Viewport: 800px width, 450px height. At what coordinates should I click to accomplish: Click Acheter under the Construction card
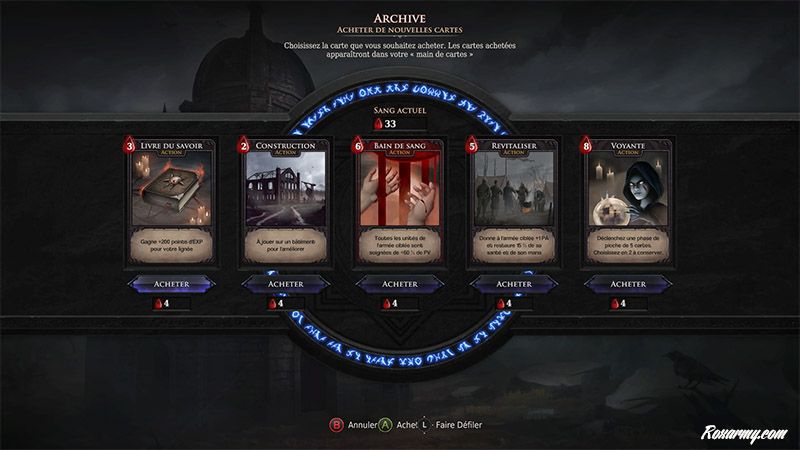(x=285, y=284)
